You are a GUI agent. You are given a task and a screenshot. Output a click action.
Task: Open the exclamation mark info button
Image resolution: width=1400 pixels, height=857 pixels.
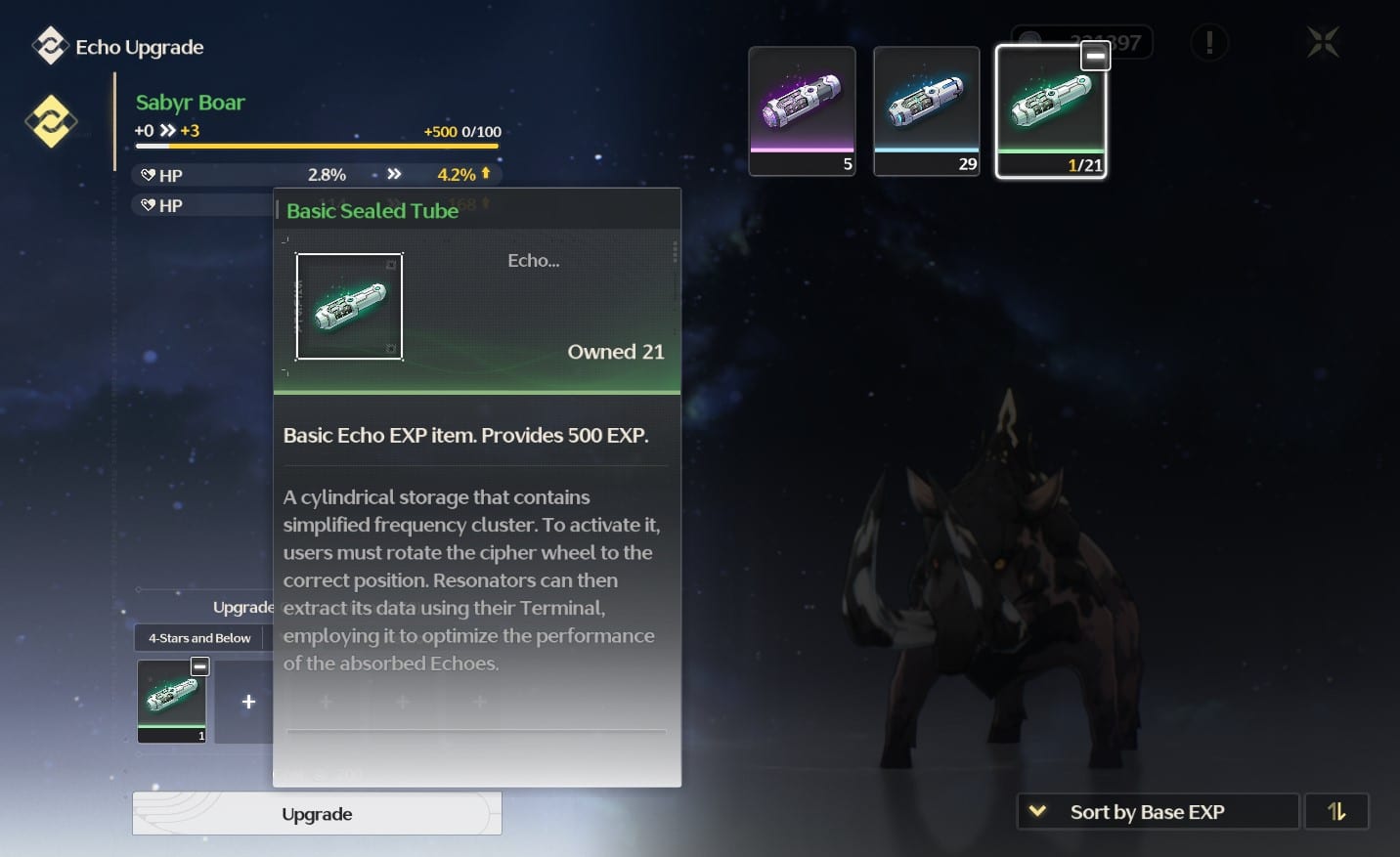point(1209,43)
